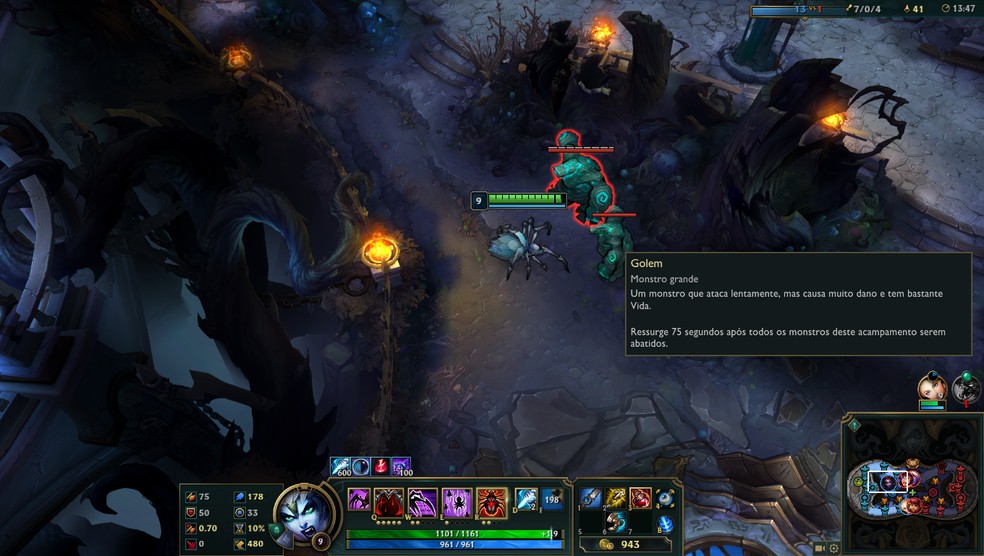
Task: Click the F summoner spell on cooldown
Action: (x=551, y=498)
